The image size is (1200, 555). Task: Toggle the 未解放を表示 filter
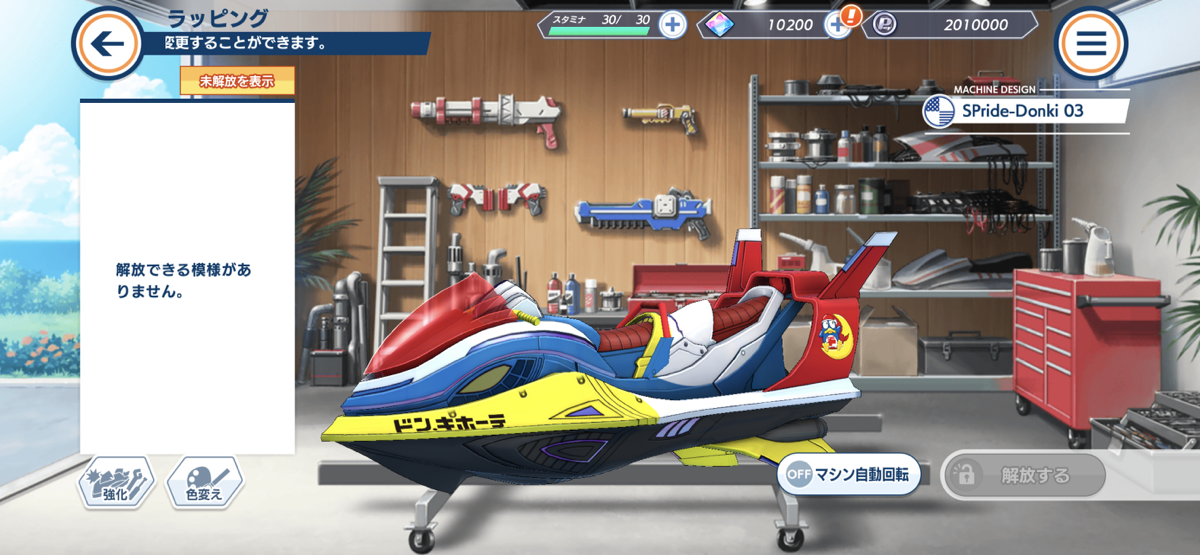coord(237,82)
